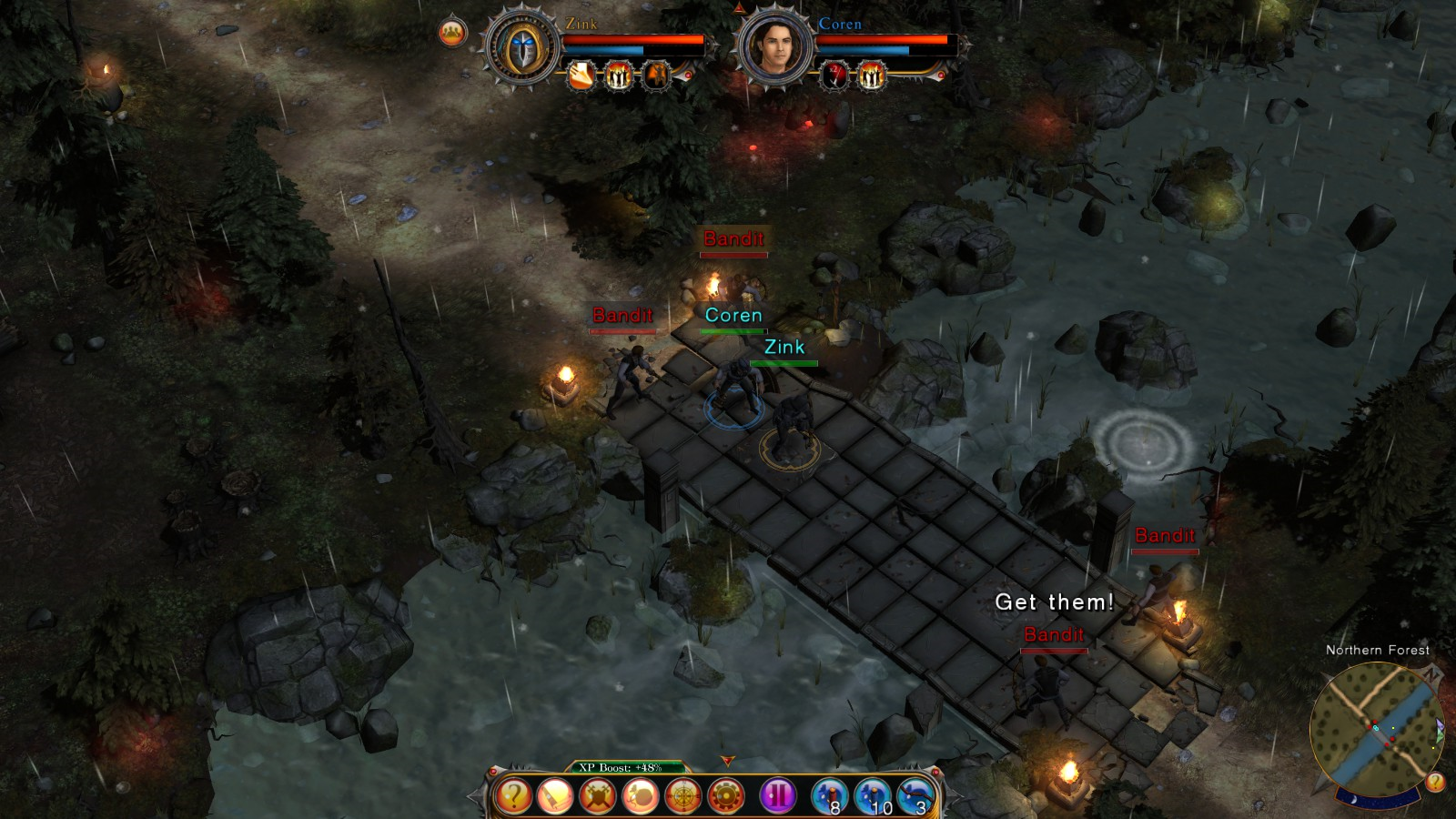Activate Zink's flaming crowd ability icon
This screenshot has width=1456, height=819.
click(x=619, y=76)
